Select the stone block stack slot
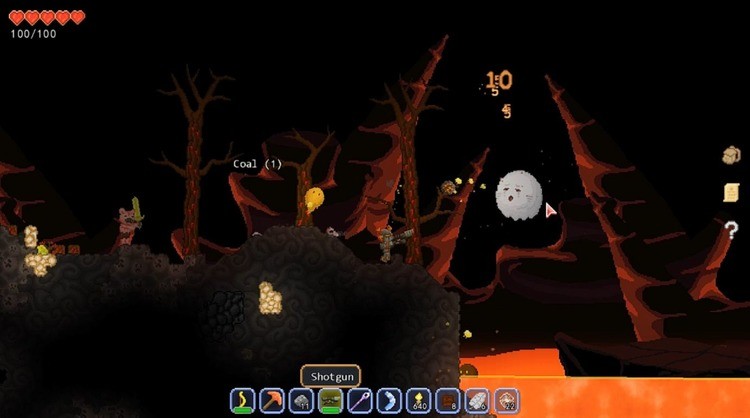The height and width of the screenshot is (418, 750). tap(301, 401)
